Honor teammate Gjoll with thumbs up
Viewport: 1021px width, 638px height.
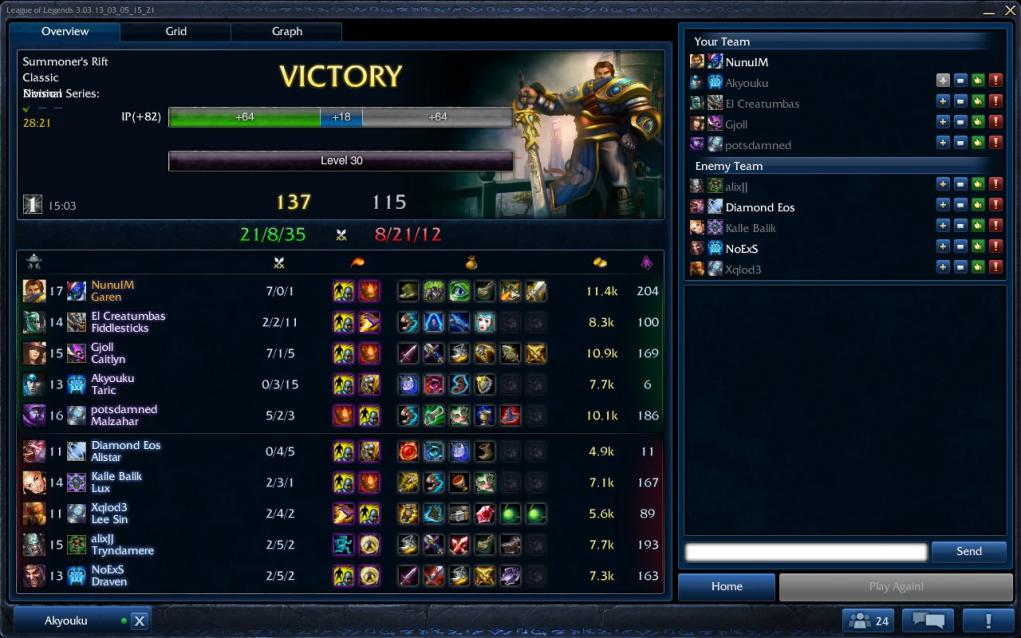(977, 123)
